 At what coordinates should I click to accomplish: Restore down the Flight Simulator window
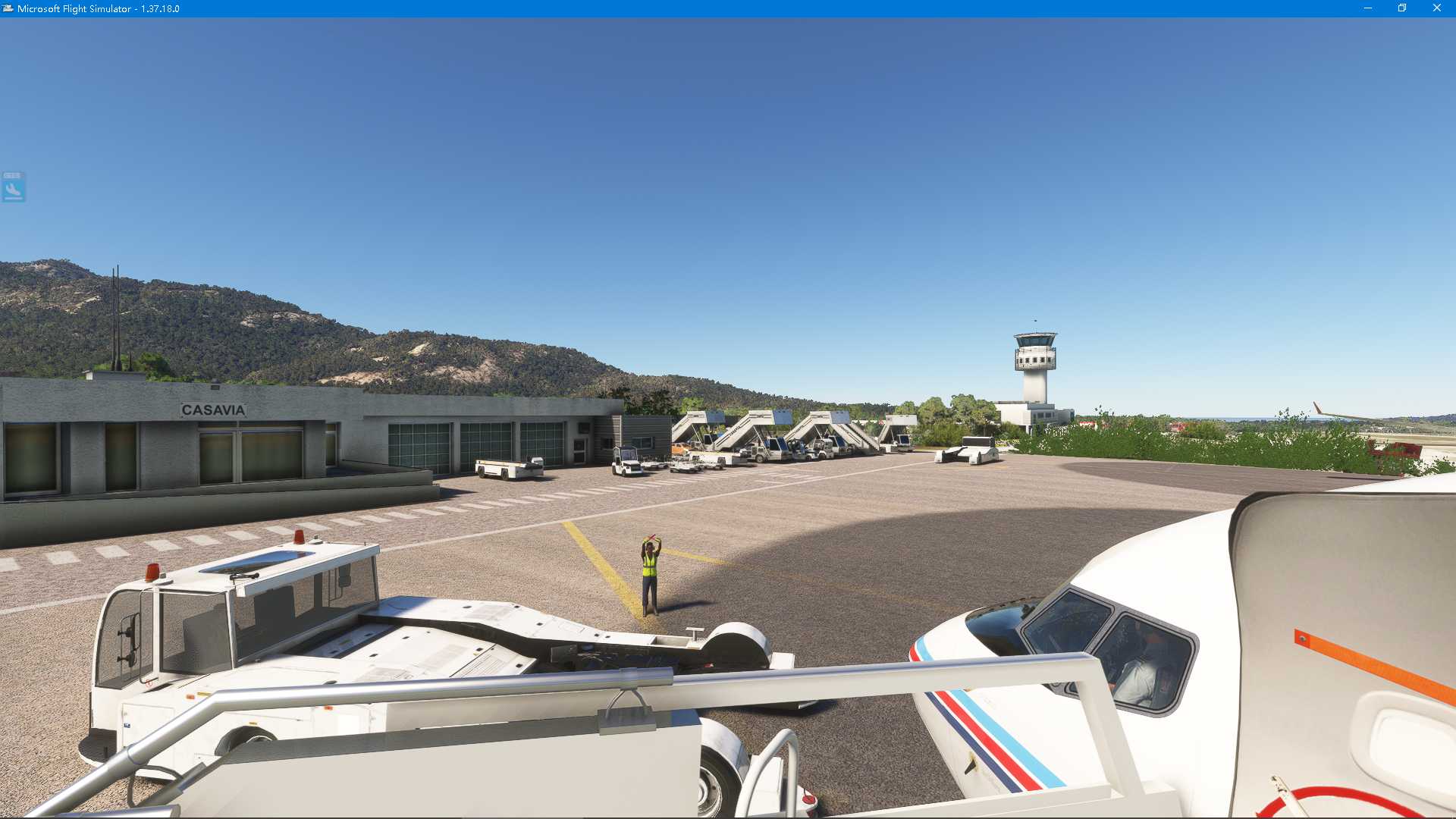pyautogui.click(x=1401, y=9)
